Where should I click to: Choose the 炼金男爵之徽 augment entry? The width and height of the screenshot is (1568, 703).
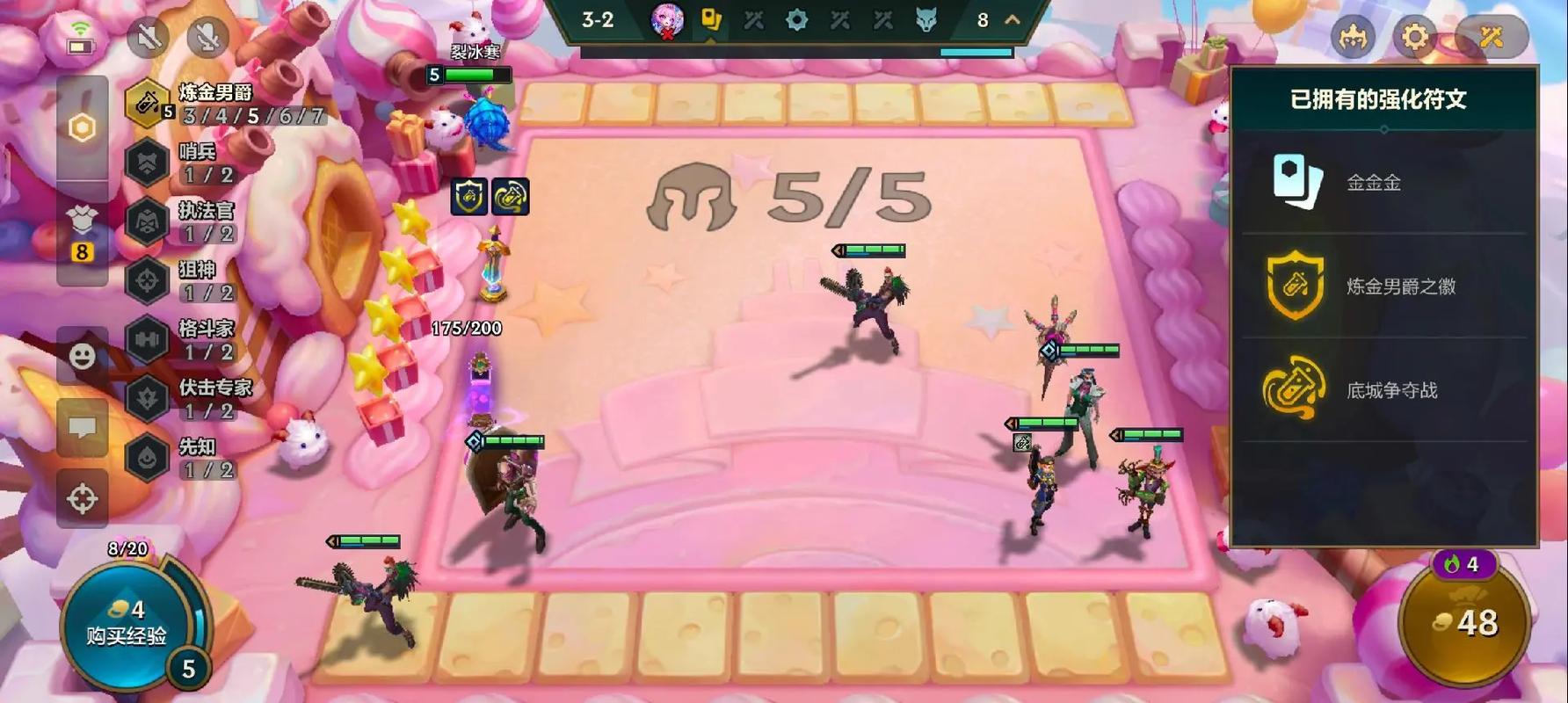pyautogui.click(x=1383, y=286)
